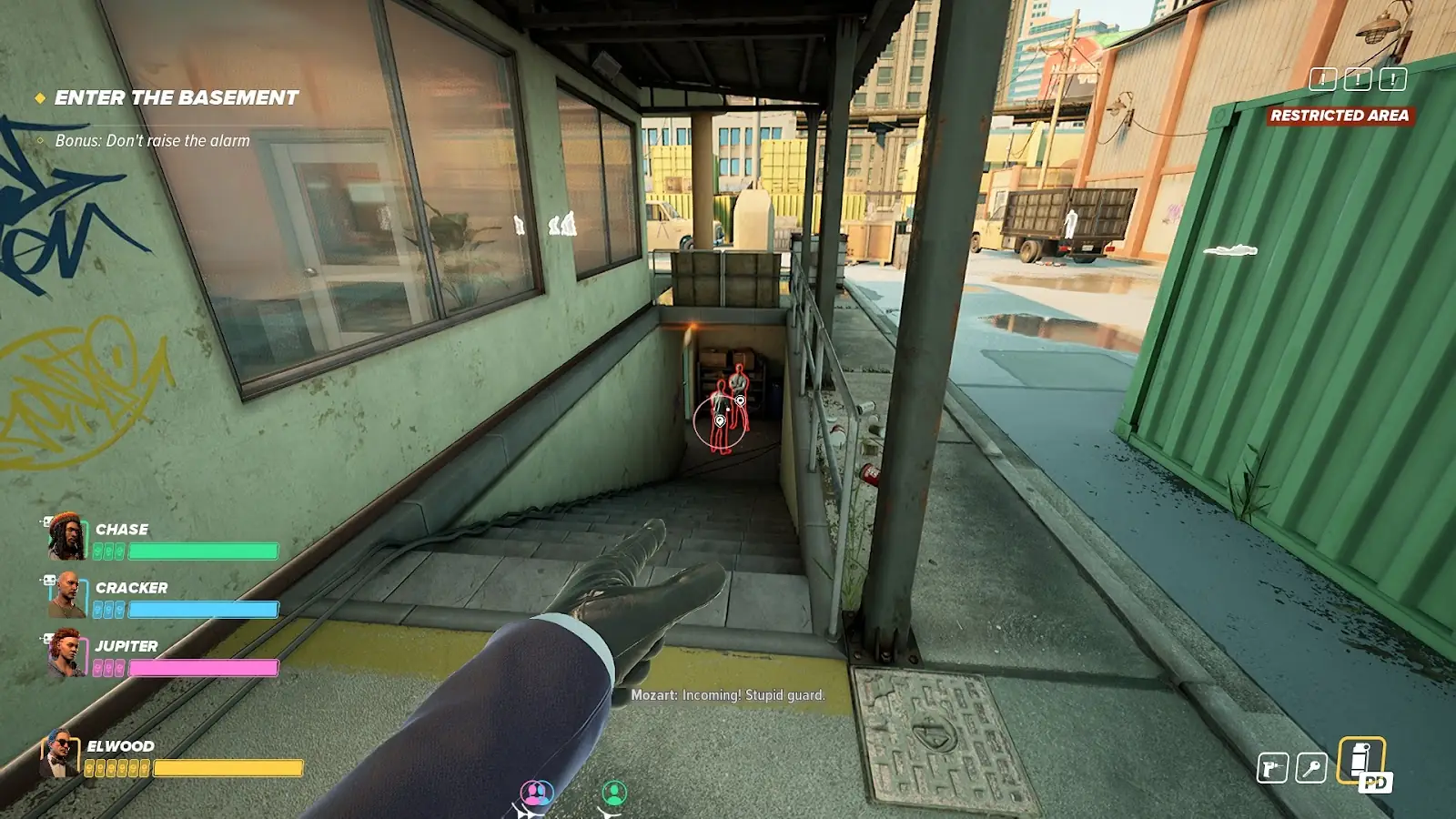This screenshot has height=819, width=1456.
Task: Click the Enter the Basement objective
Action: click(x=176, y=97)
